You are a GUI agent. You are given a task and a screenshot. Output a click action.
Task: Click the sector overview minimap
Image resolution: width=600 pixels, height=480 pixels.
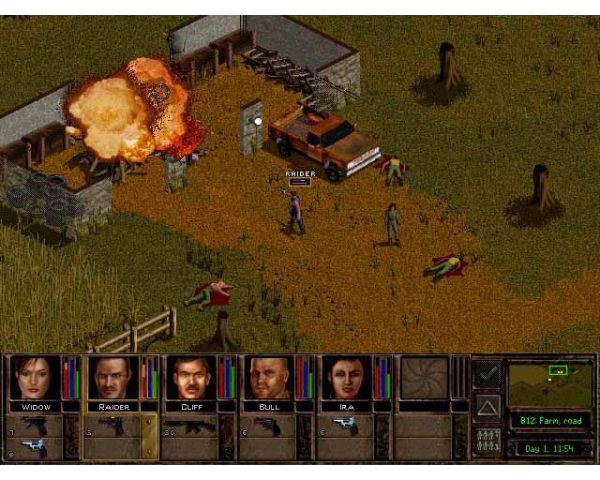tap(549, 382)
